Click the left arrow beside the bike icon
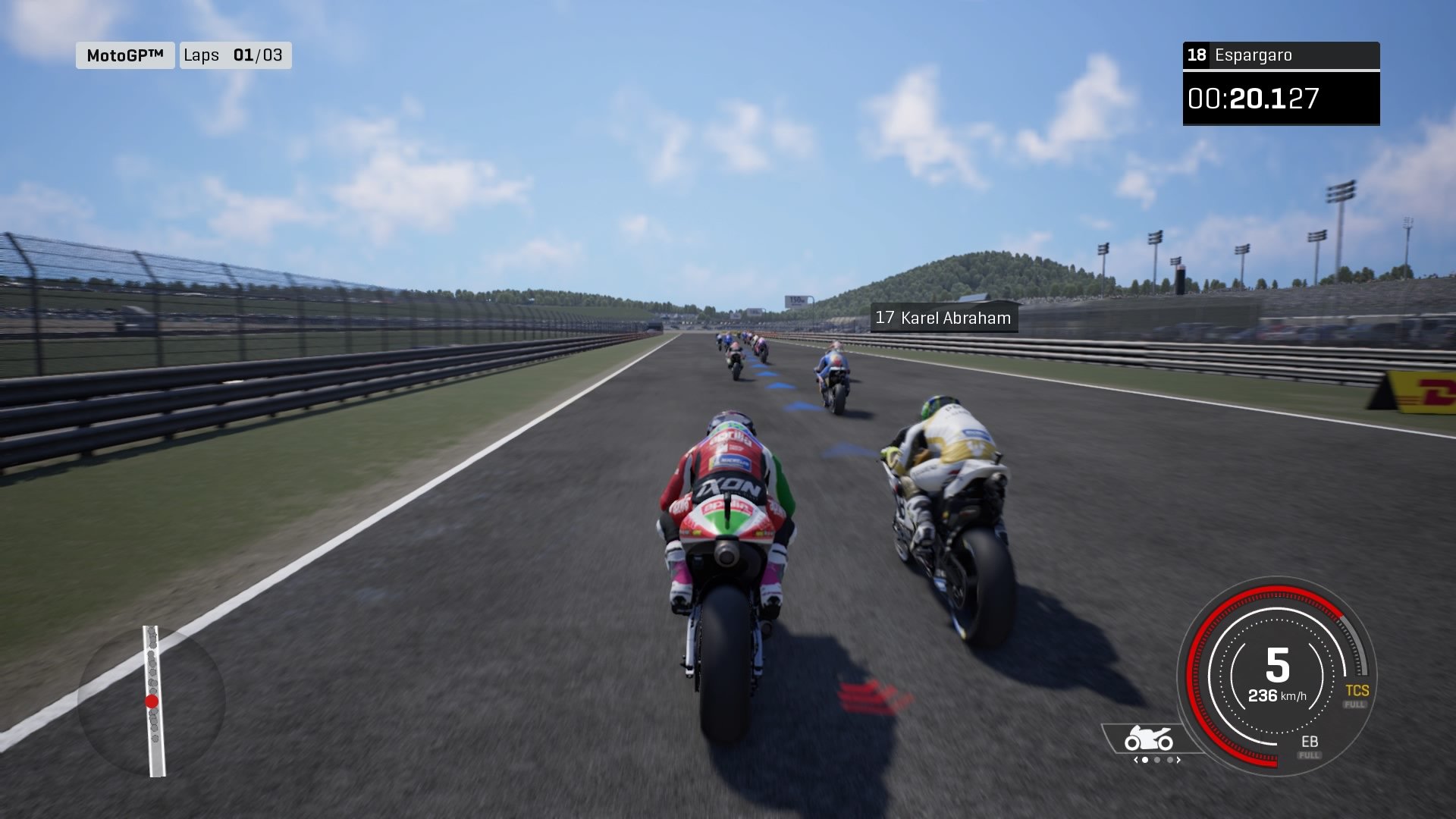Viewport: 1456px width, 819px height. point(1136,760)
